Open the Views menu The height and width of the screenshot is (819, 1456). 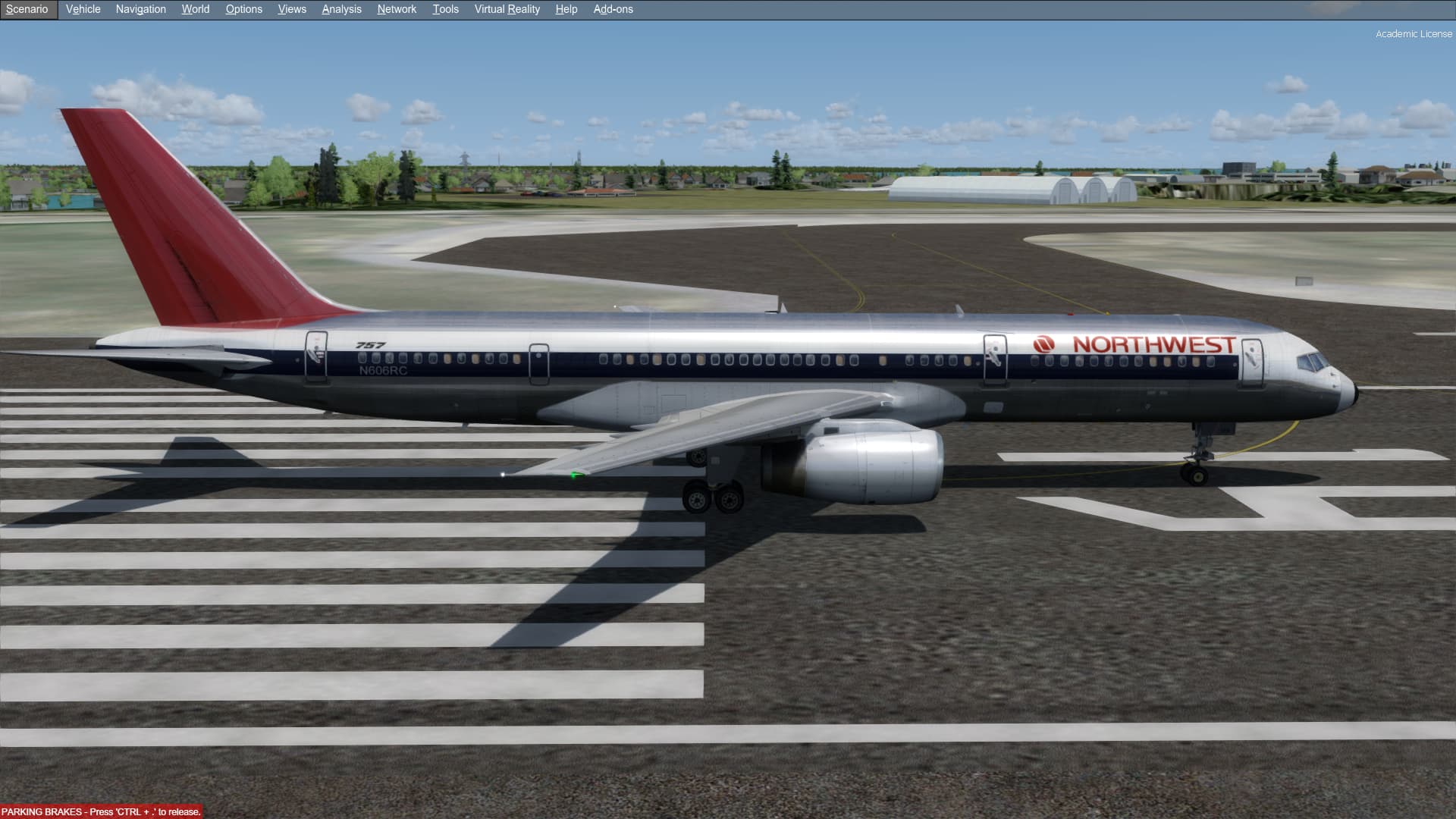tap(292, 9)
